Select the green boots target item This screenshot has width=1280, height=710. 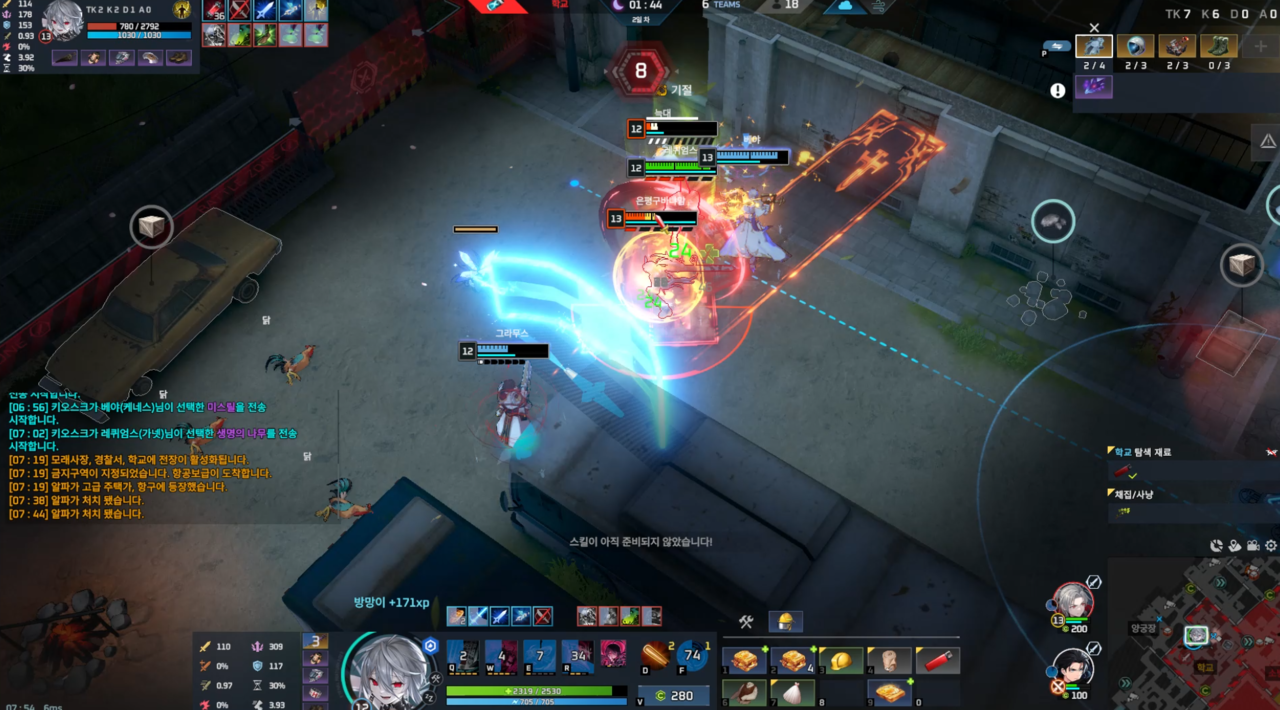click(1219, 46)
